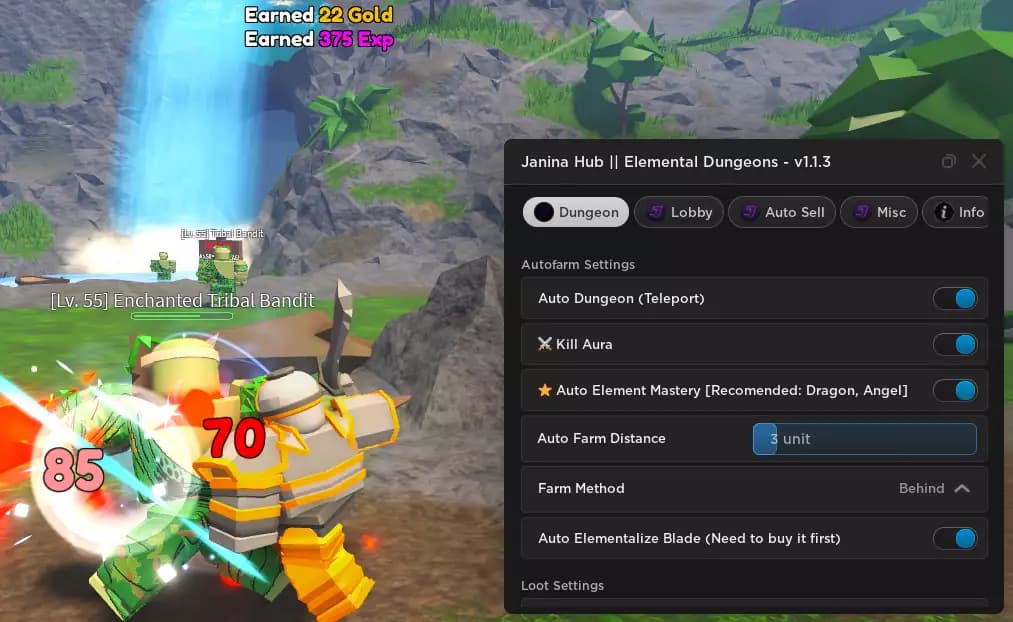This screenshot has height=622, width=1013.
Task: Turn off the Kill Aura toggle
Action: (x=954, y=344)
